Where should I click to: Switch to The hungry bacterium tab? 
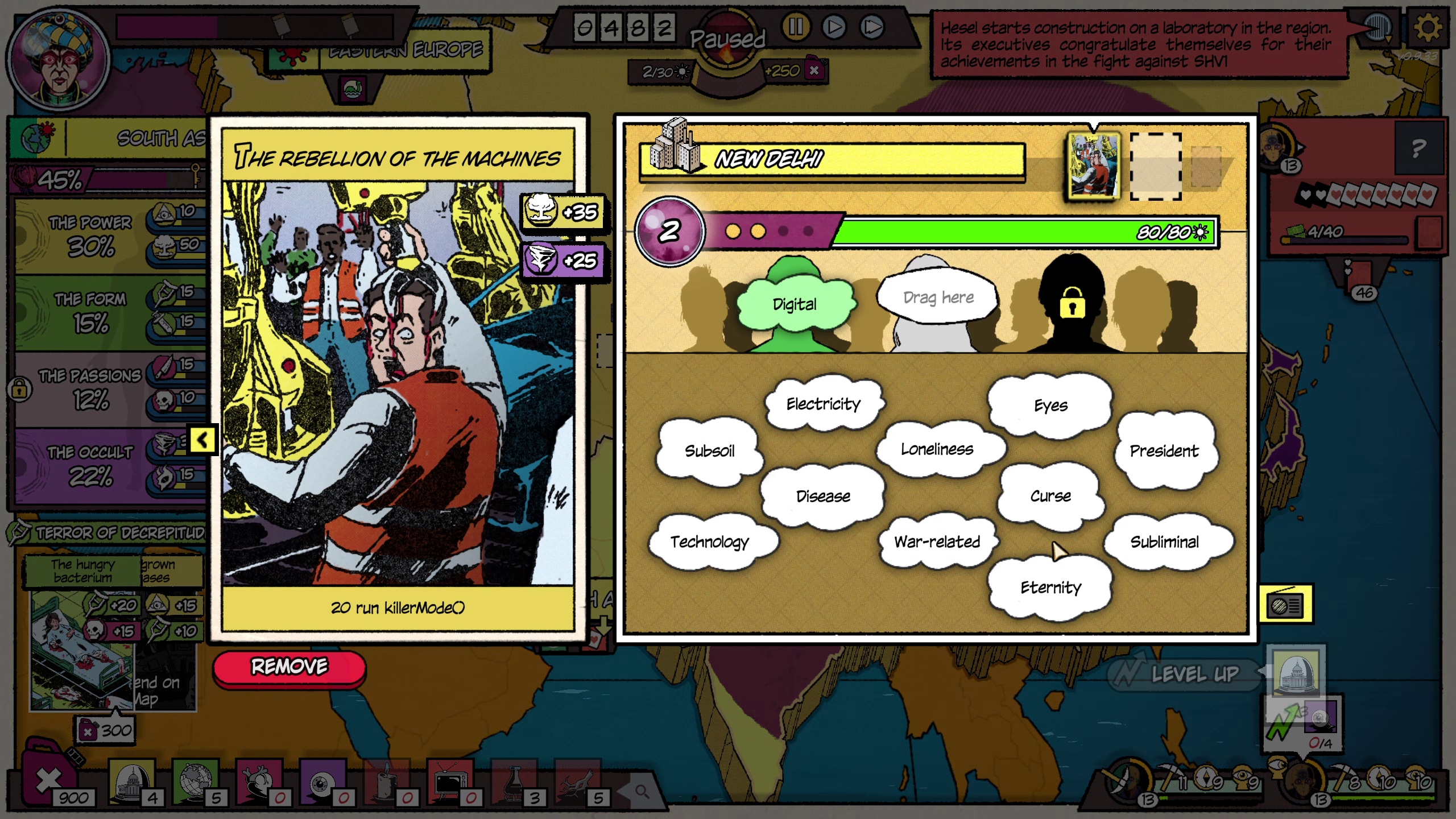point(81,570)
